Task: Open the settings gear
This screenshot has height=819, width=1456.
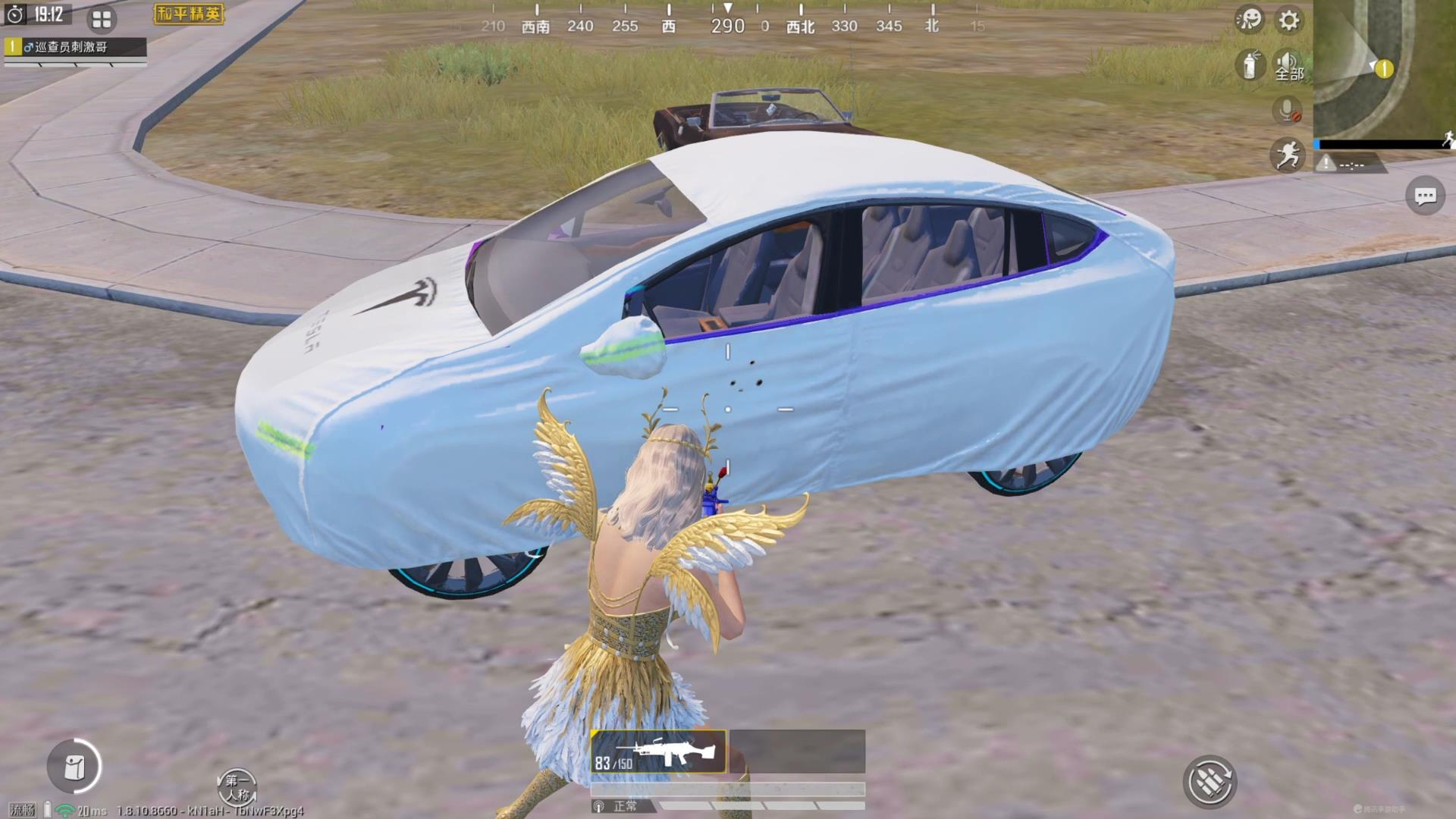Action: click(x=1288, y=20)
